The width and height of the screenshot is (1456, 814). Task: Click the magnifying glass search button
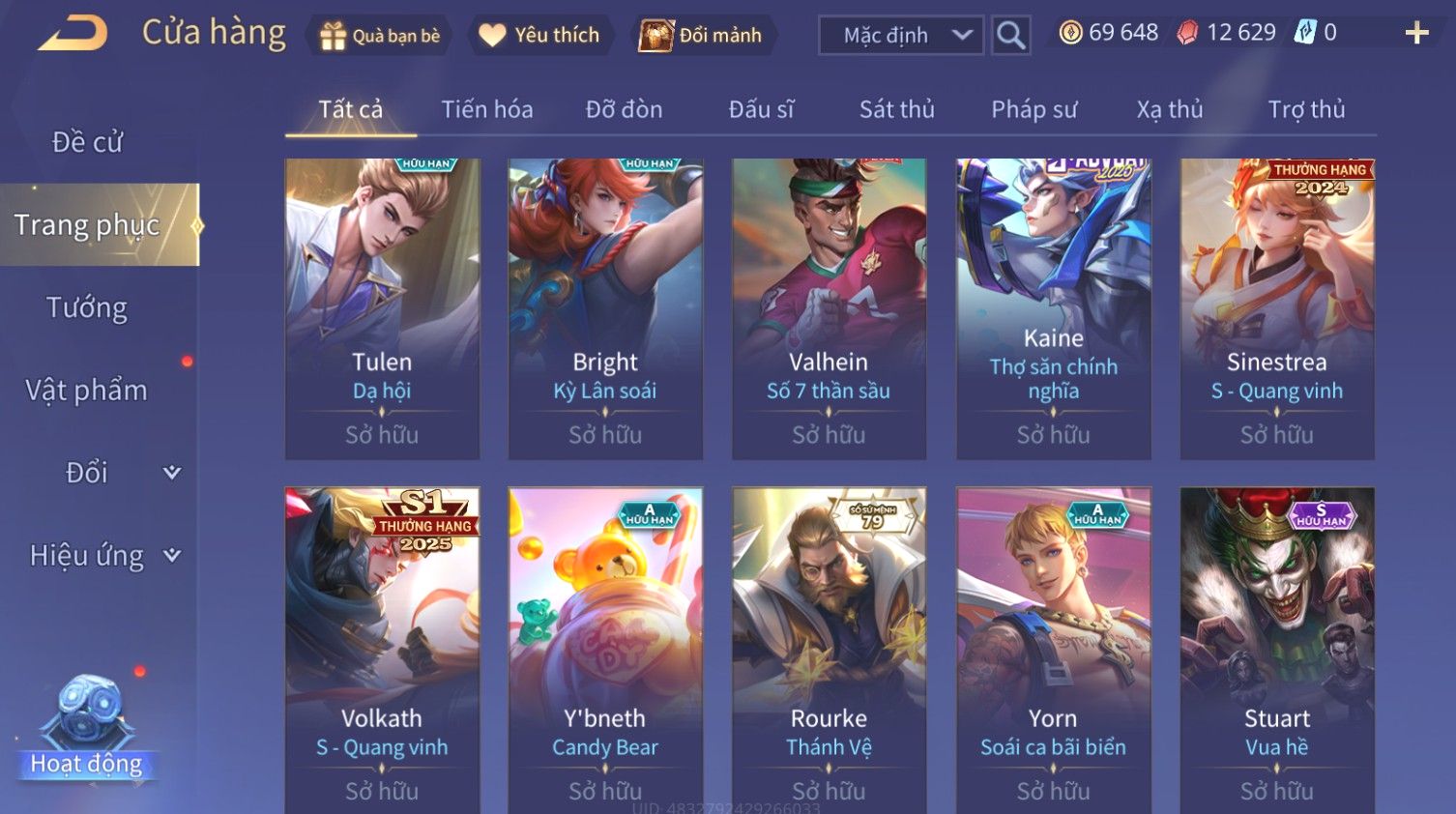pos(1010,36)
